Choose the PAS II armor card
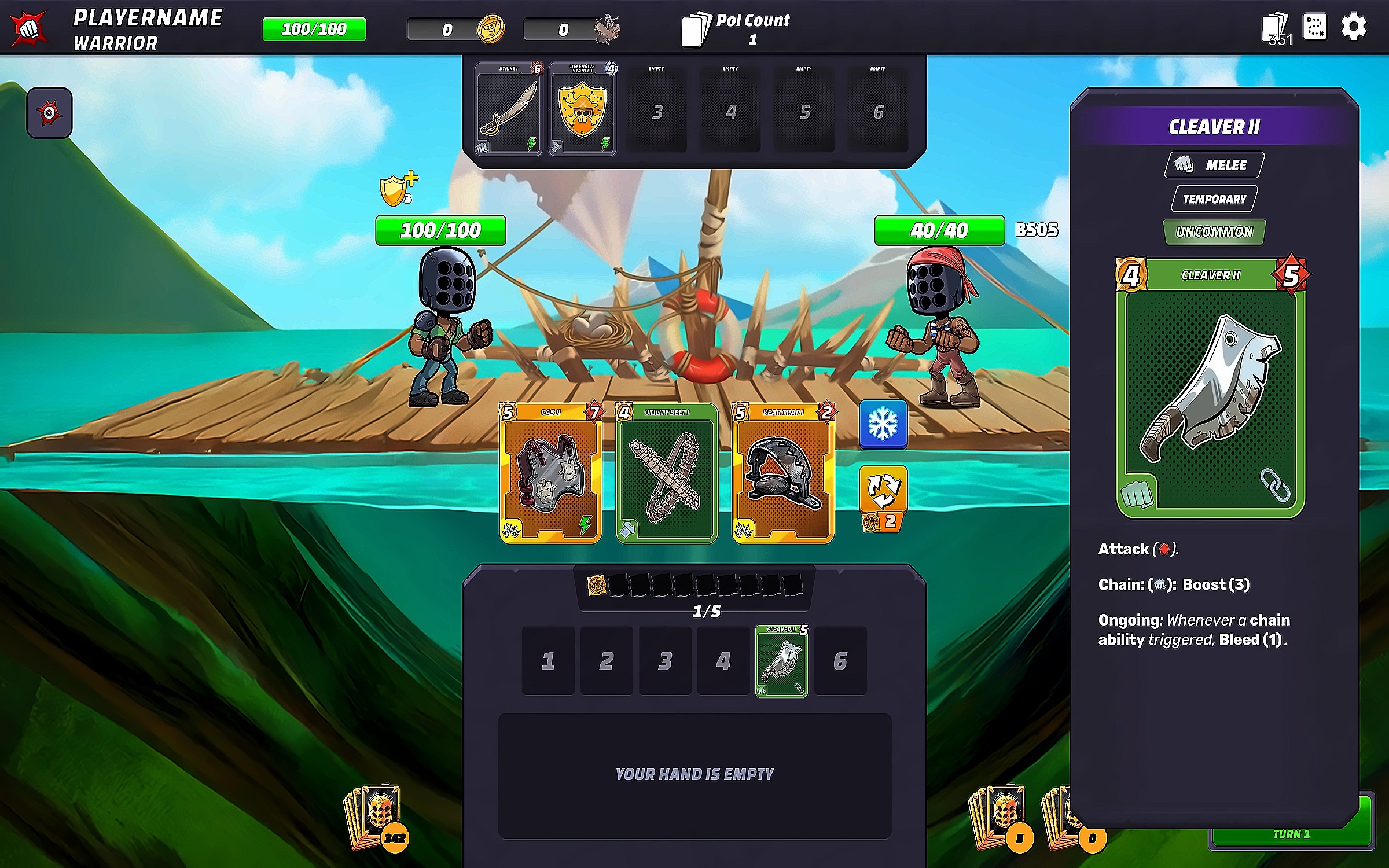1389x868 pixels. pos(550,473)
